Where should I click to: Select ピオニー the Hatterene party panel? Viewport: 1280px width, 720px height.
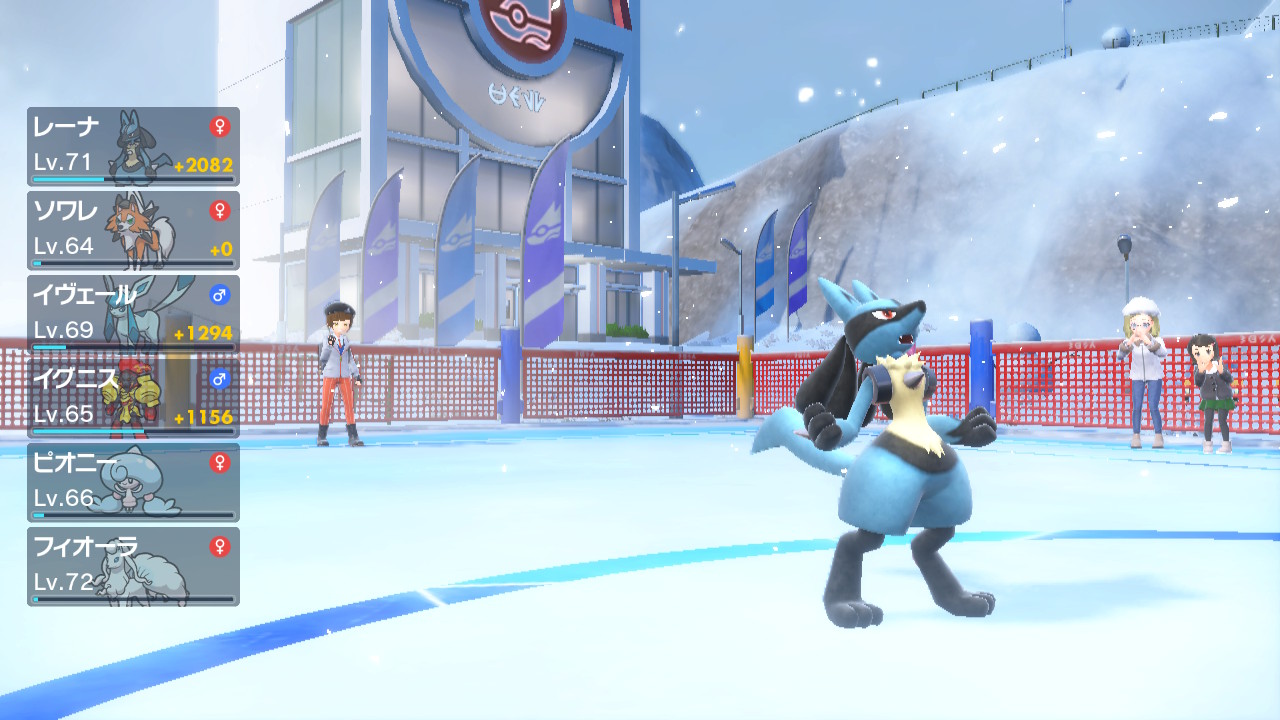[x=133, y=482]
